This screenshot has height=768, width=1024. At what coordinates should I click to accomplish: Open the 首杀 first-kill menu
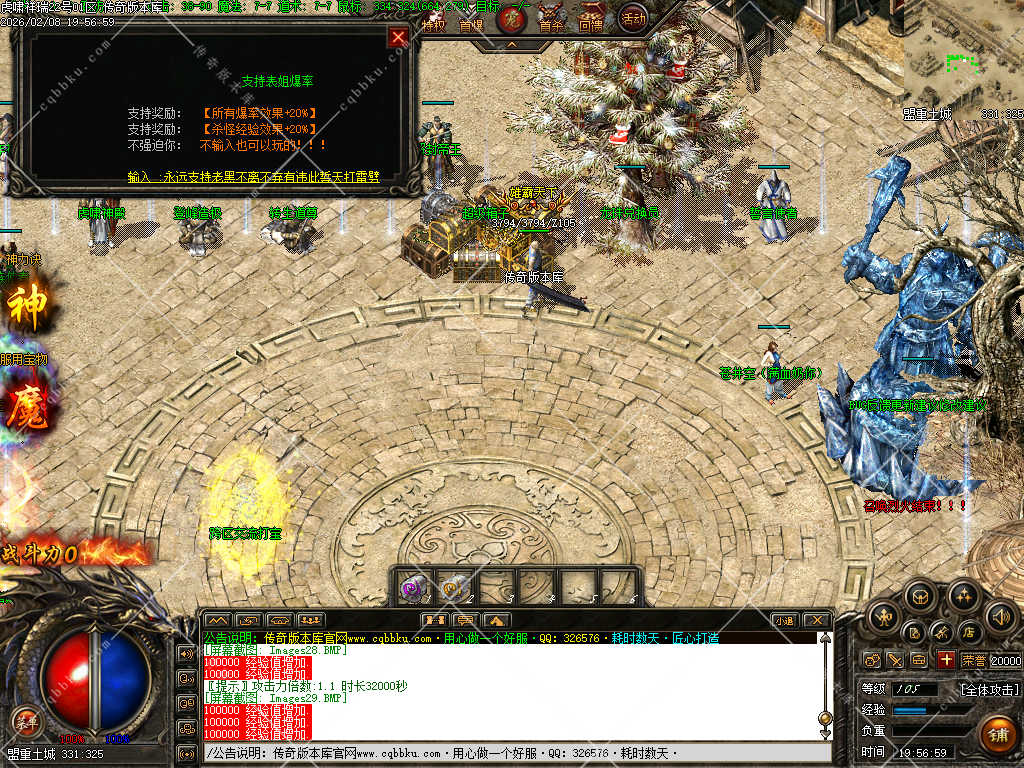click(x=551, y=26)
